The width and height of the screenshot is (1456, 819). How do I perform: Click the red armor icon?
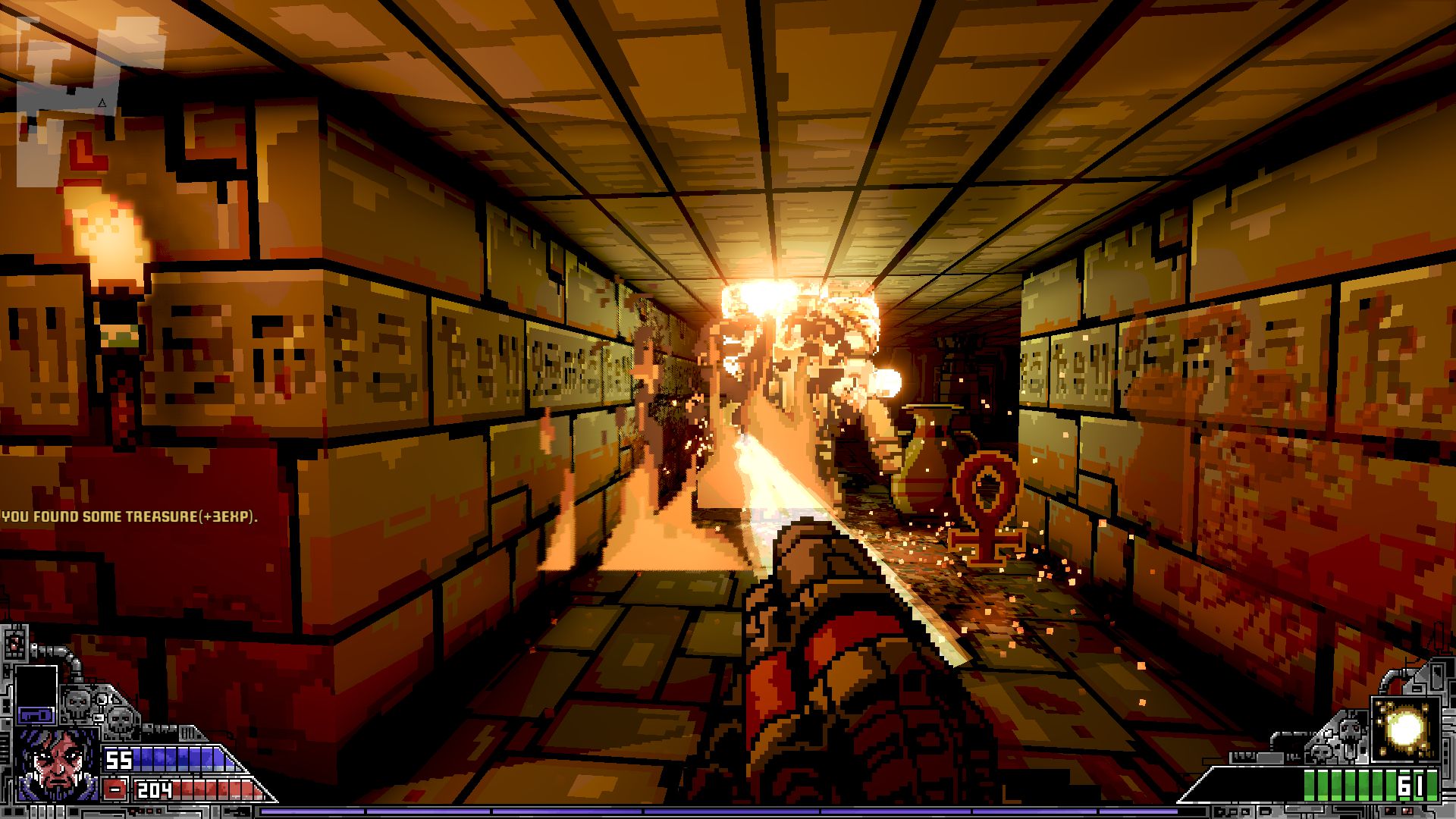[116, 789]
